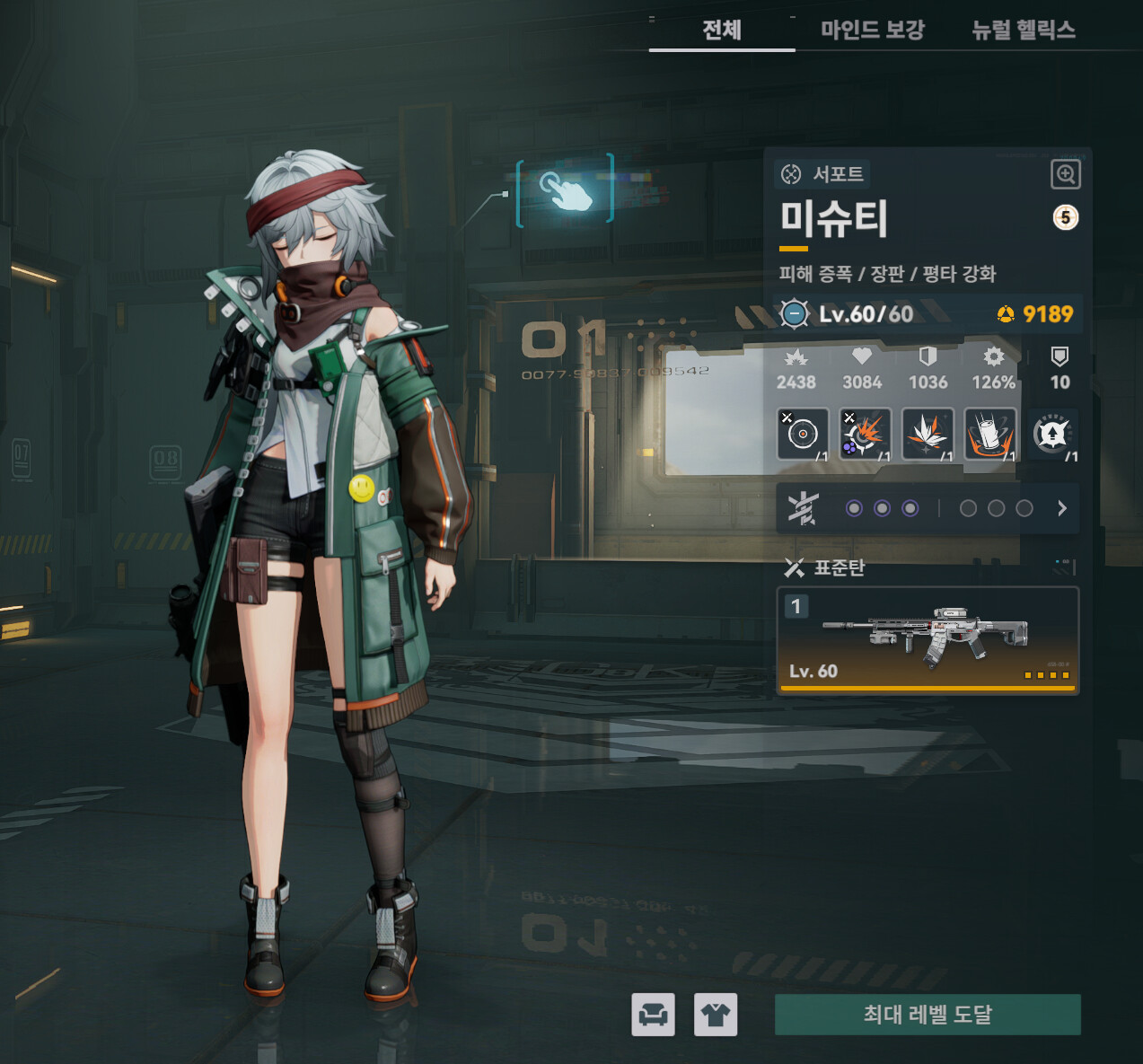Tap the glowing hand interaction icon
Viewport: 1143px width, 1064px height.
point(566,189)
